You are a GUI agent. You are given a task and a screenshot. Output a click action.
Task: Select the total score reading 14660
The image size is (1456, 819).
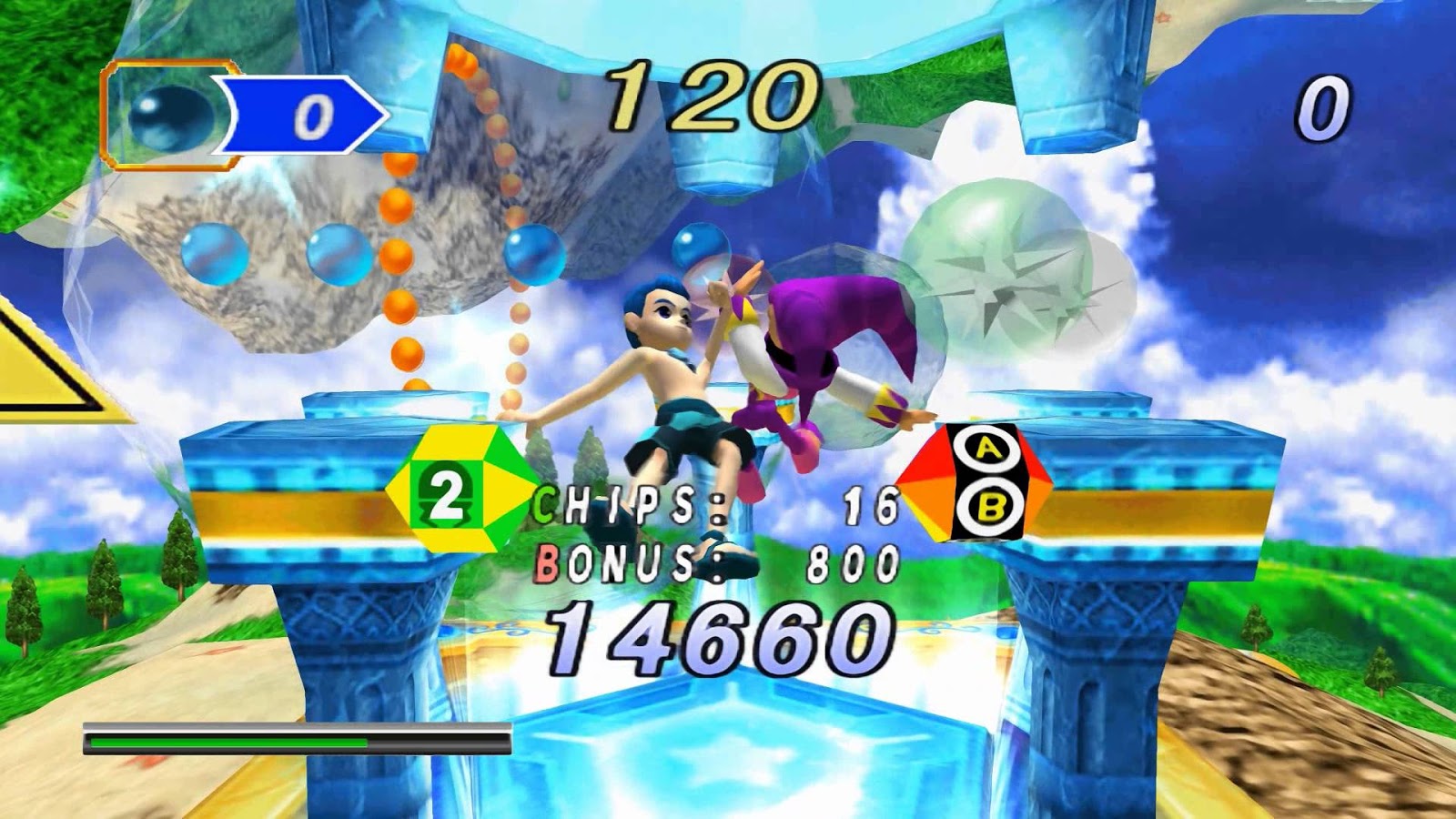(719, 637)
